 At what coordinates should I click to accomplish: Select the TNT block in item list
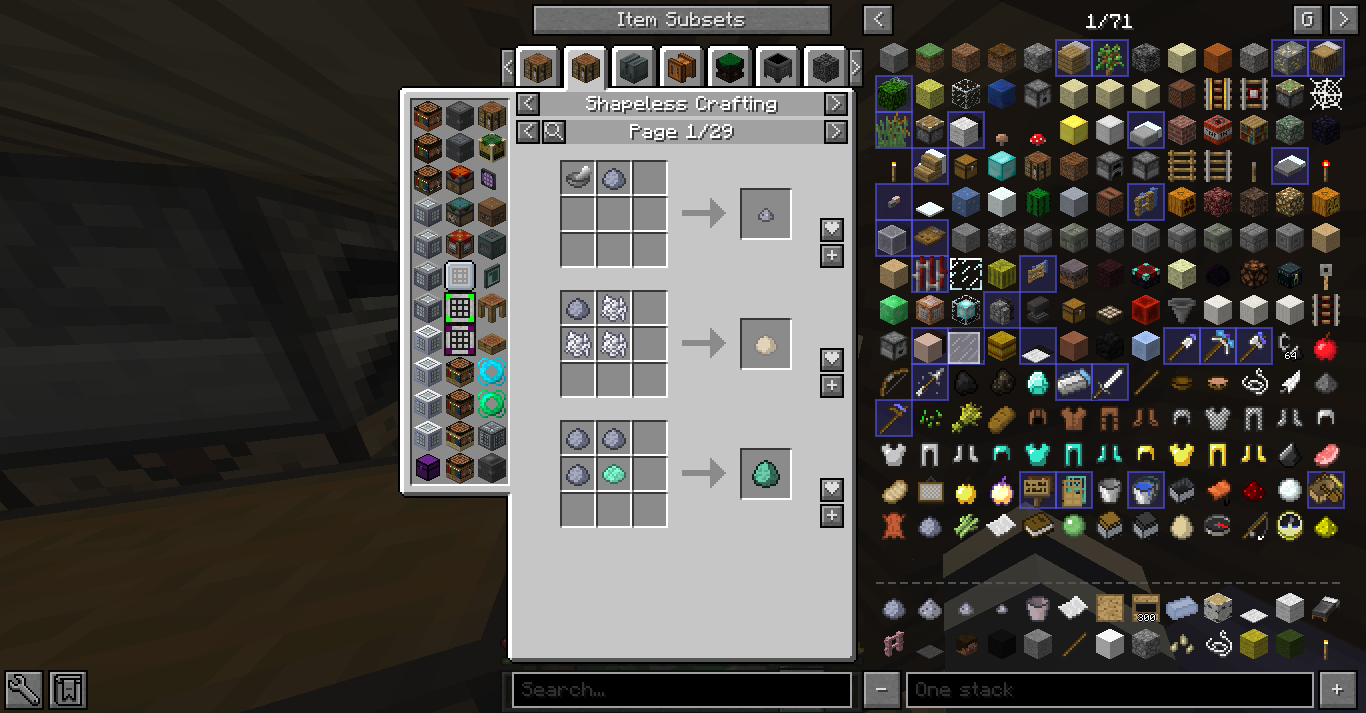[x=1218, y=130]
